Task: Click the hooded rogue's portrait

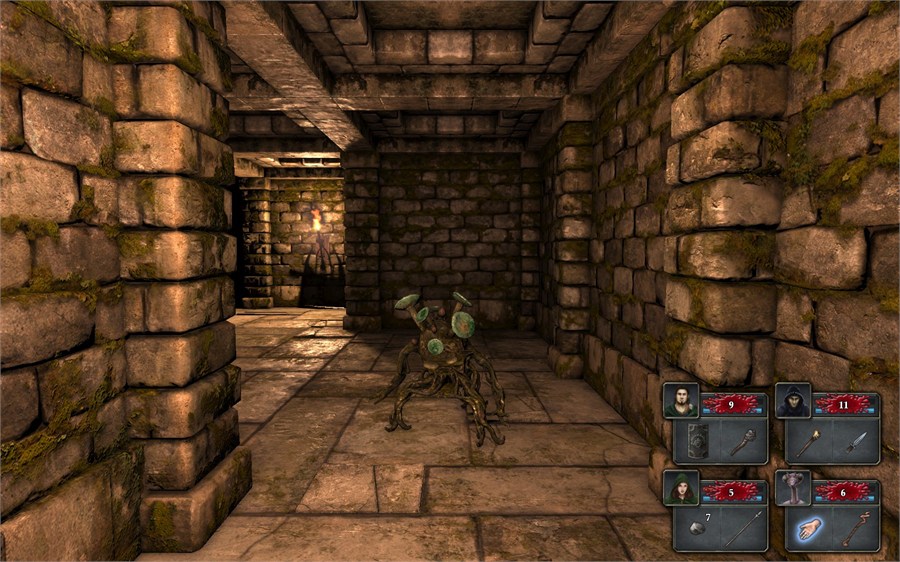Action: tap(792, 400)
